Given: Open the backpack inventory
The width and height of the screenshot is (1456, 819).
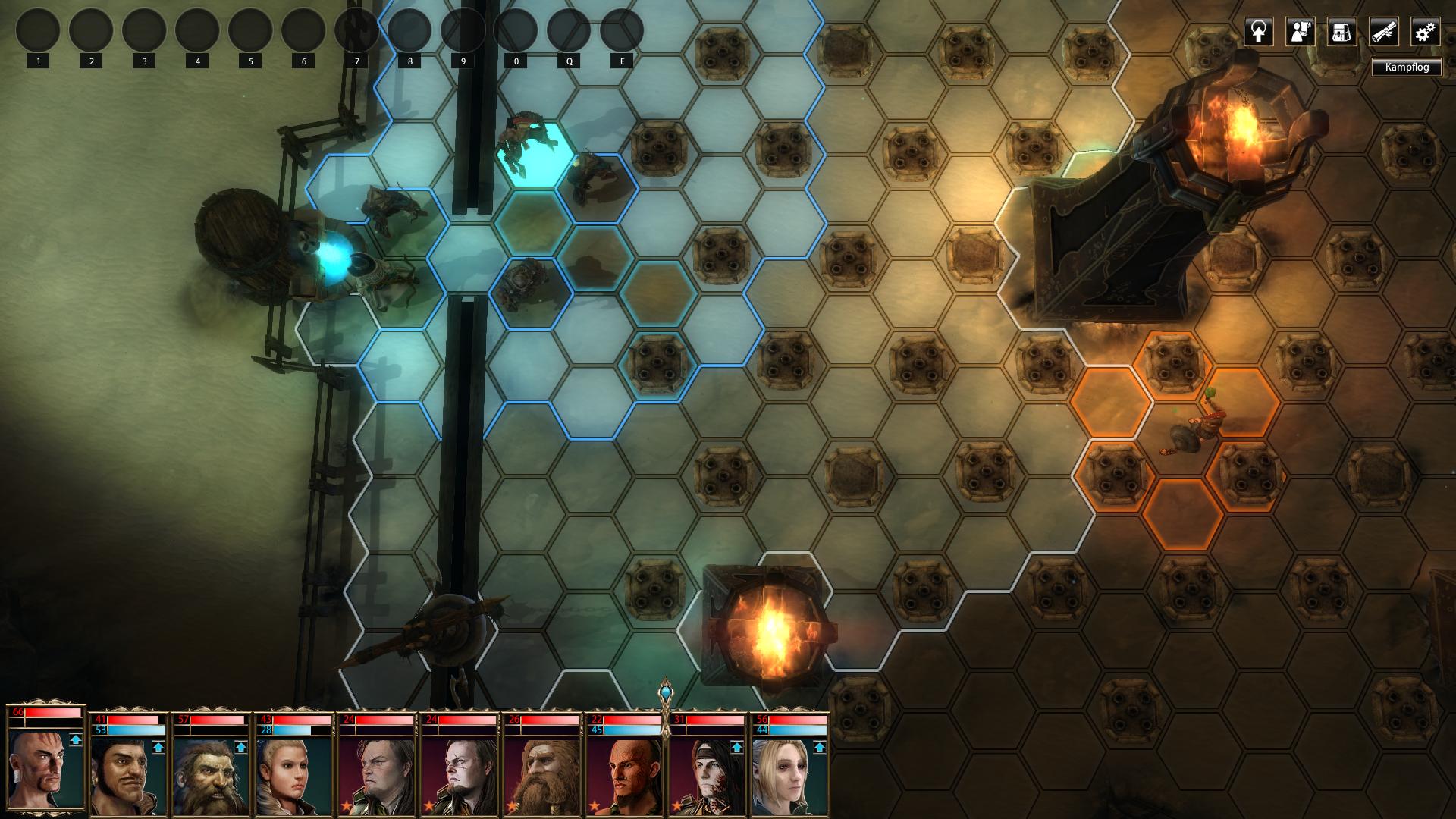Looking at the screenshot, I should 1341,32.
